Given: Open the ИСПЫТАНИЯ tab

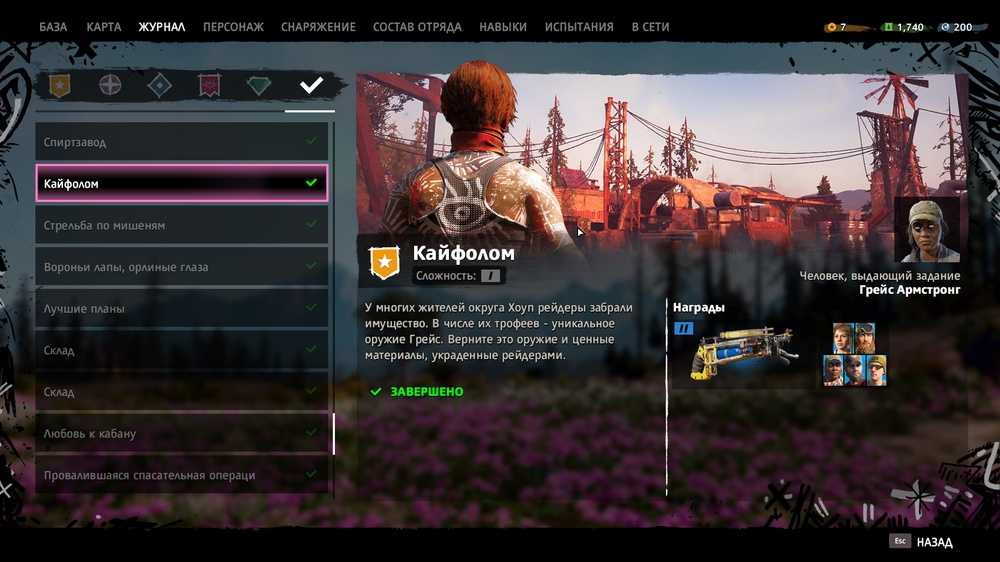Looking at the screenshot, I should (x=579, y=27).
